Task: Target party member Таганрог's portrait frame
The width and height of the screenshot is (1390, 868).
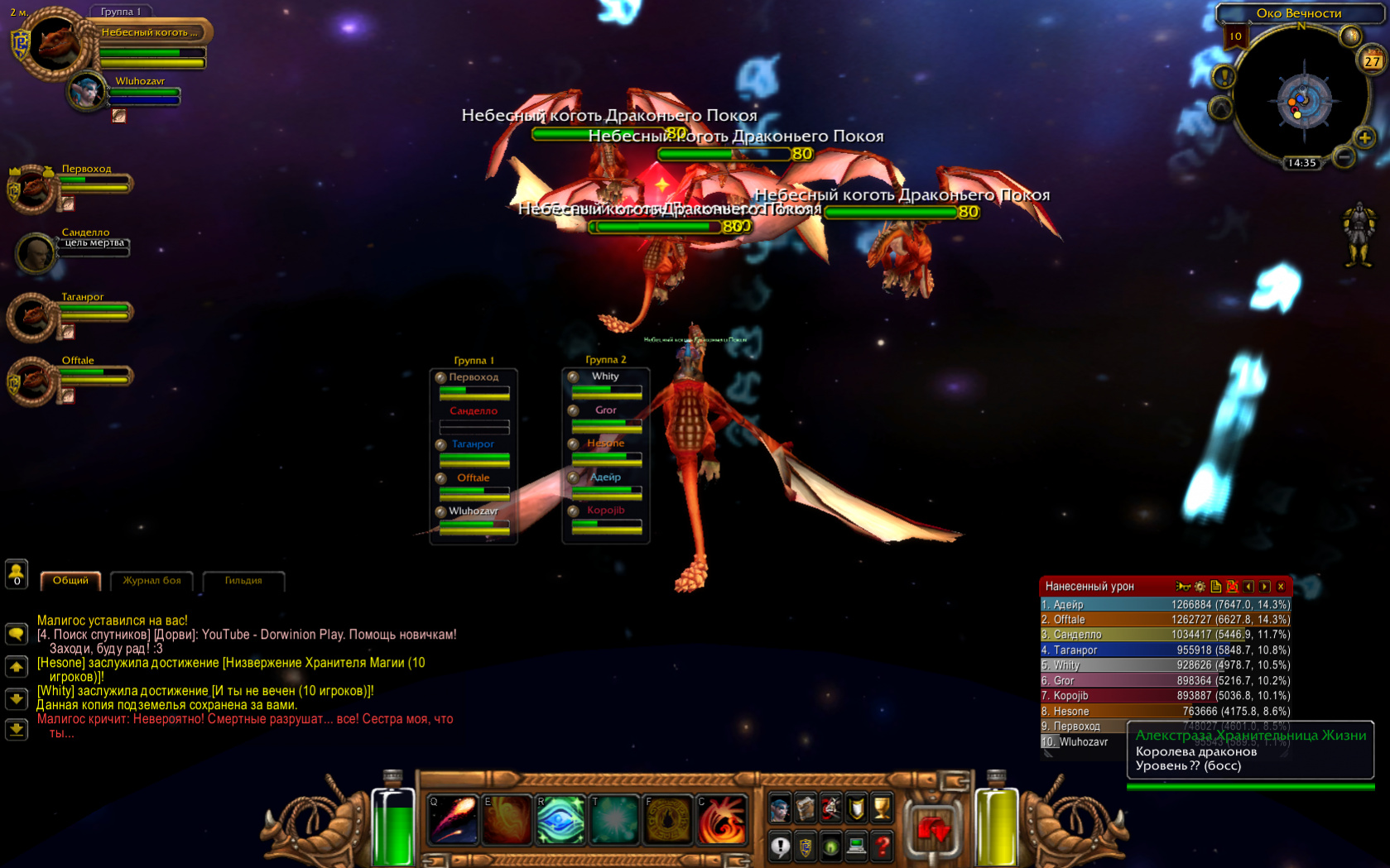Action: [x=33, y=316]
